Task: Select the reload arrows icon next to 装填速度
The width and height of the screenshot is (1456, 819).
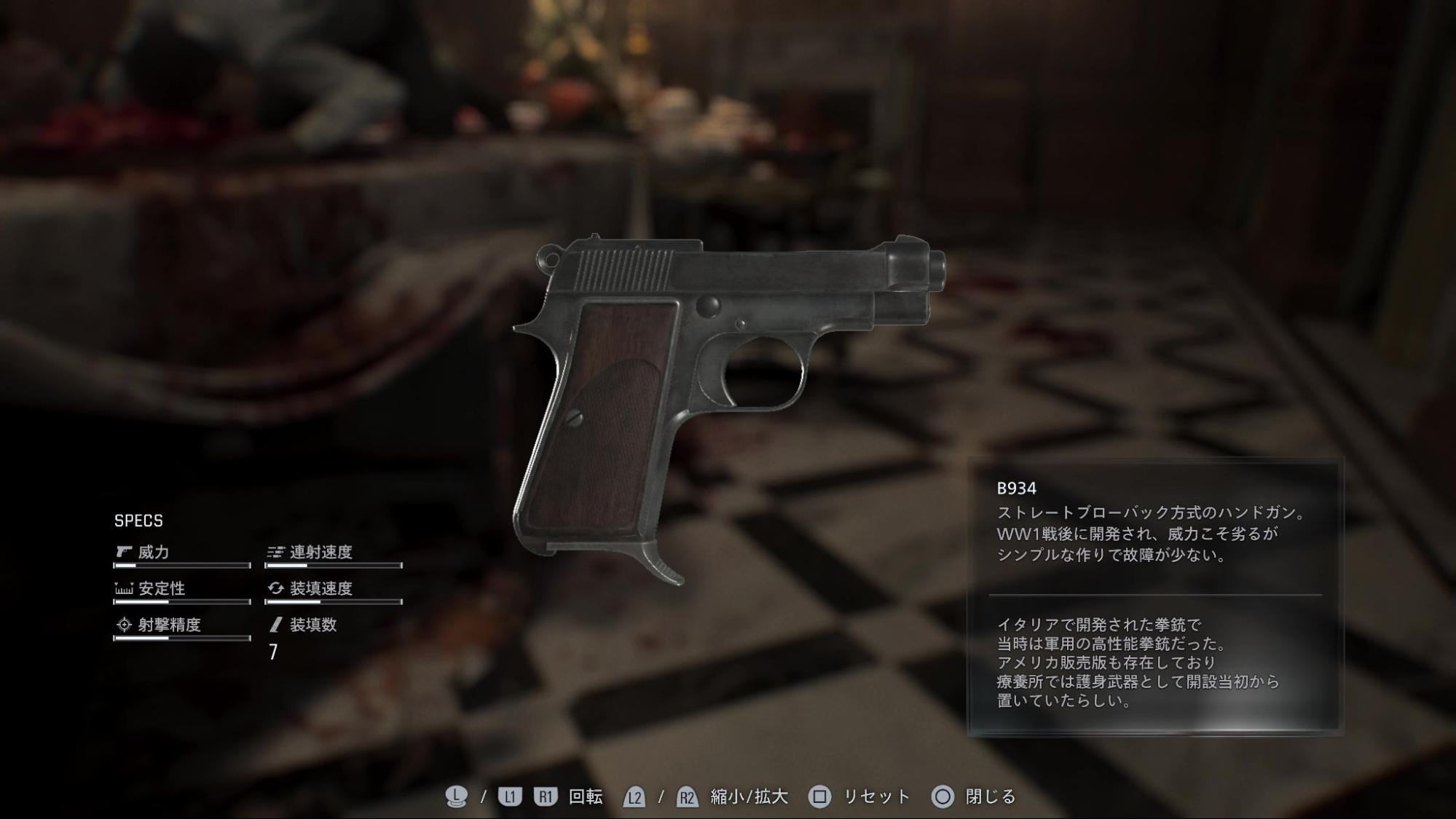Action: point(275,589)
